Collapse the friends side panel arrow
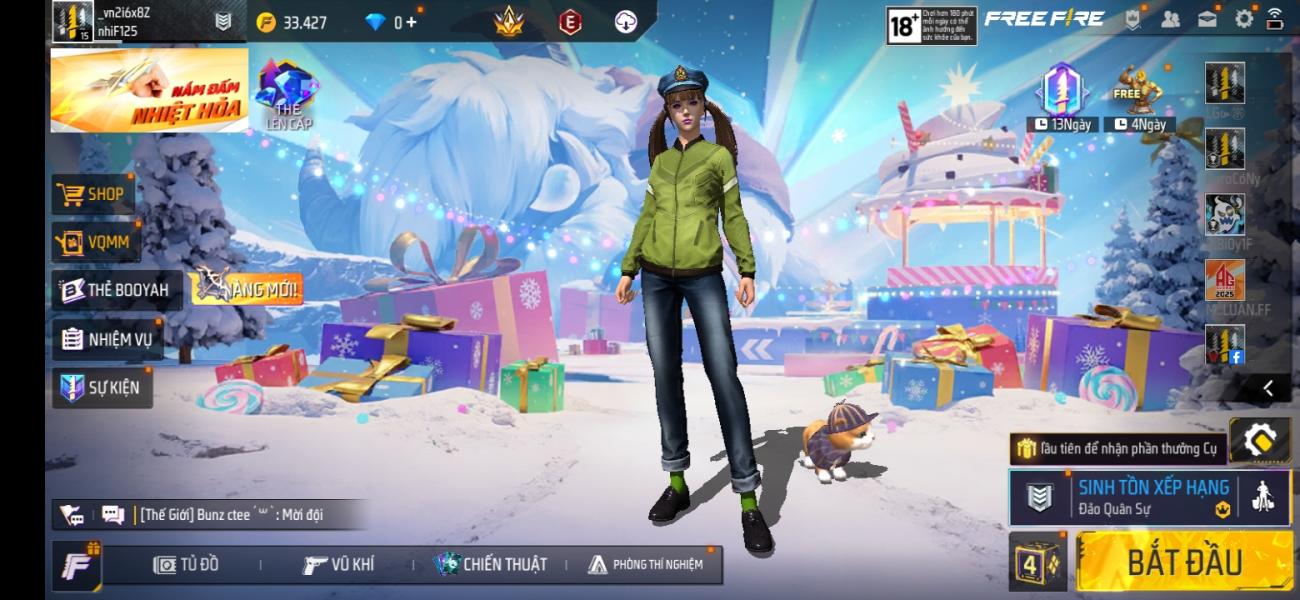1300x600 pixels. (1267, 388)
